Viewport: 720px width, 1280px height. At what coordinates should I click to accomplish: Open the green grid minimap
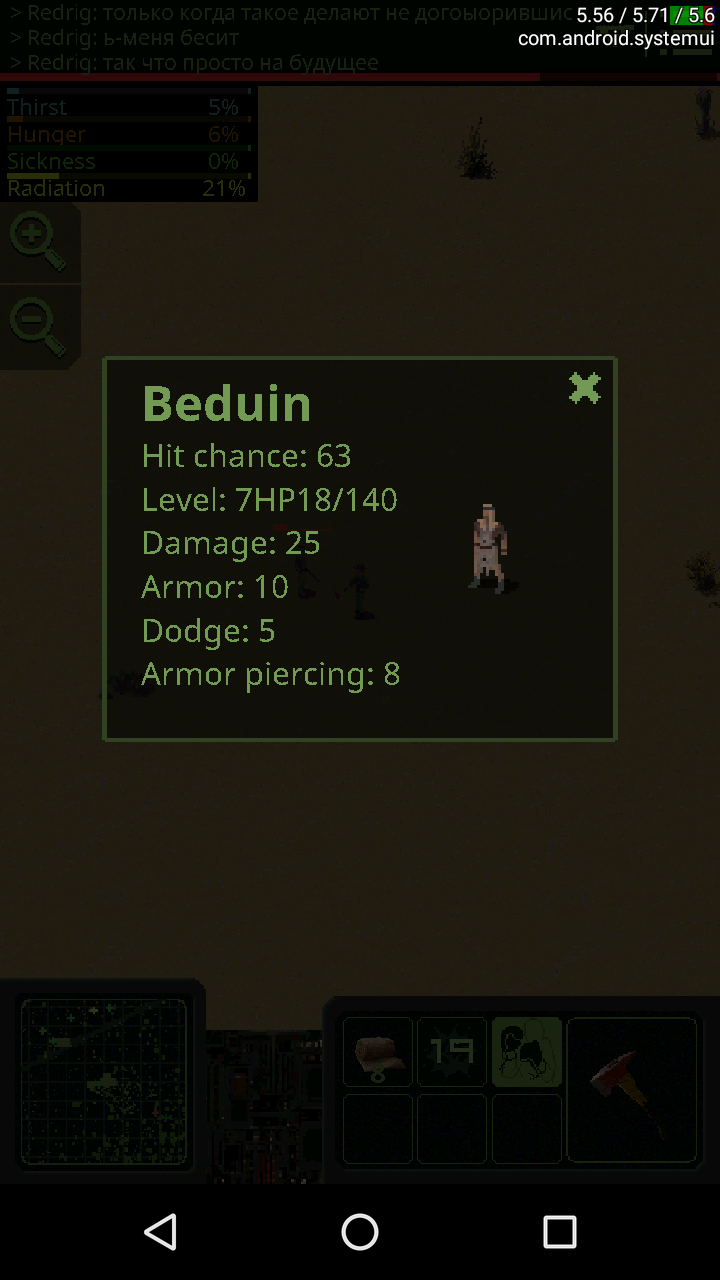[104, 1081]
